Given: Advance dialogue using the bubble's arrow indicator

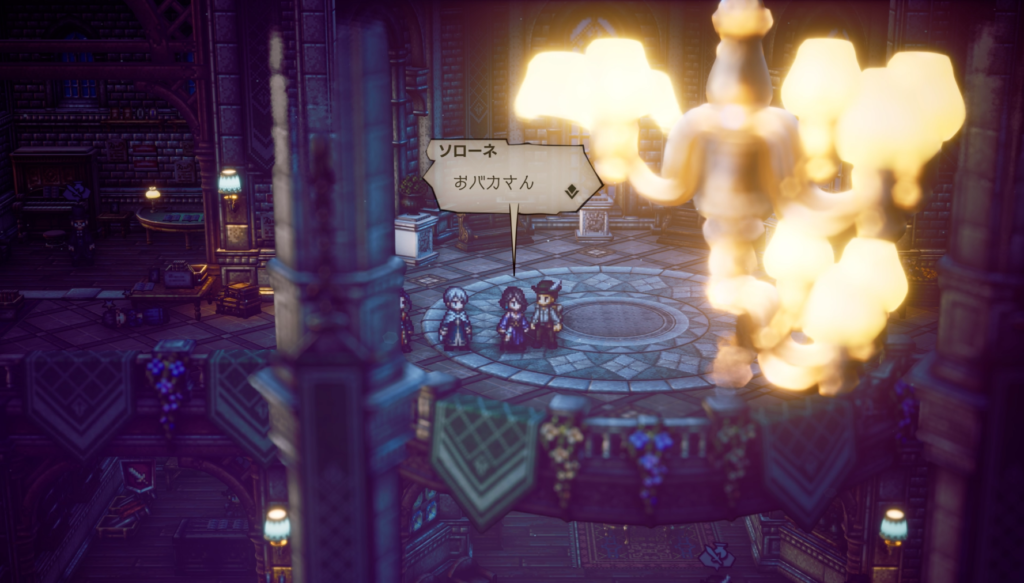Looking at the screenshot, I should [x=571, y=190].
